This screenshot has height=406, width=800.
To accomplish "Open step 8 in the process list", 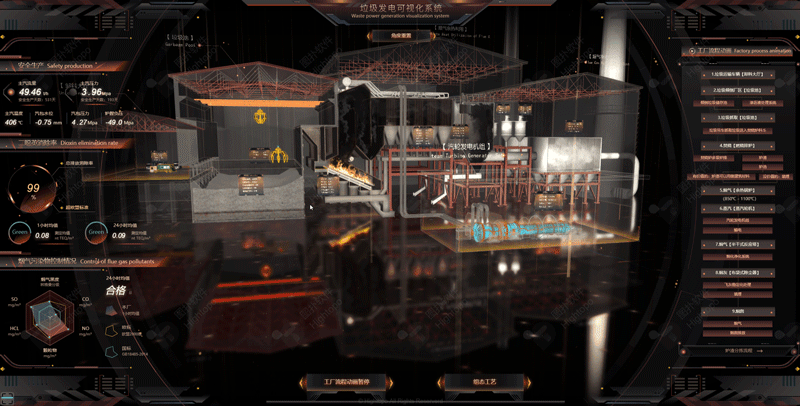I will pos(737,272).
